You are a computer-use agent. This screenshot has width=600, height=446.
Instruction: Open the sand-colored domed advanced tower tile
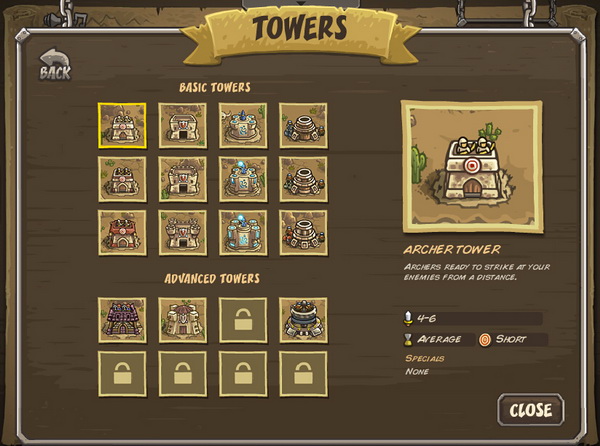click(x=183, y=320)
